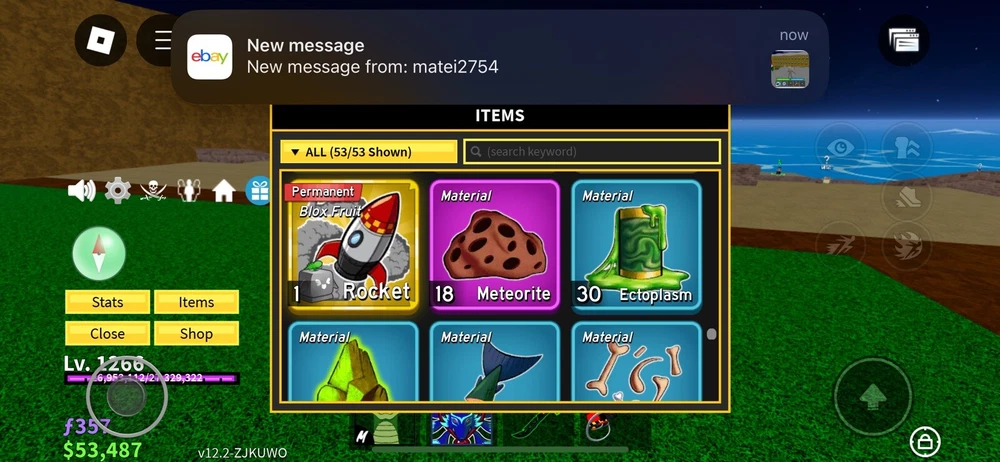Open the Roblox logo menu
1000x462 pixels.
101,40
